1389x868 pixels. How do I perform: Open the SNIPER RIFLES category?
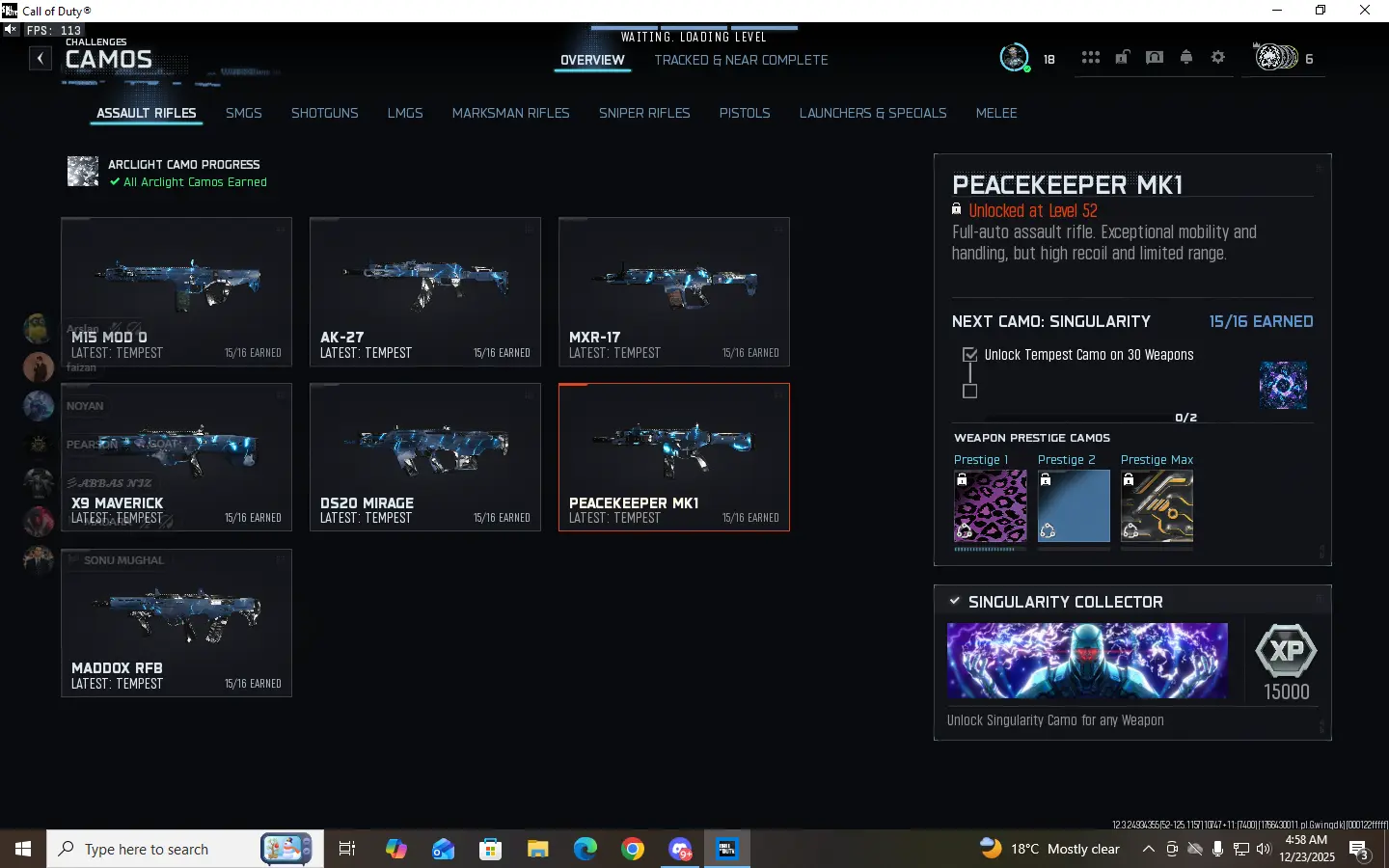coord(644,113)
